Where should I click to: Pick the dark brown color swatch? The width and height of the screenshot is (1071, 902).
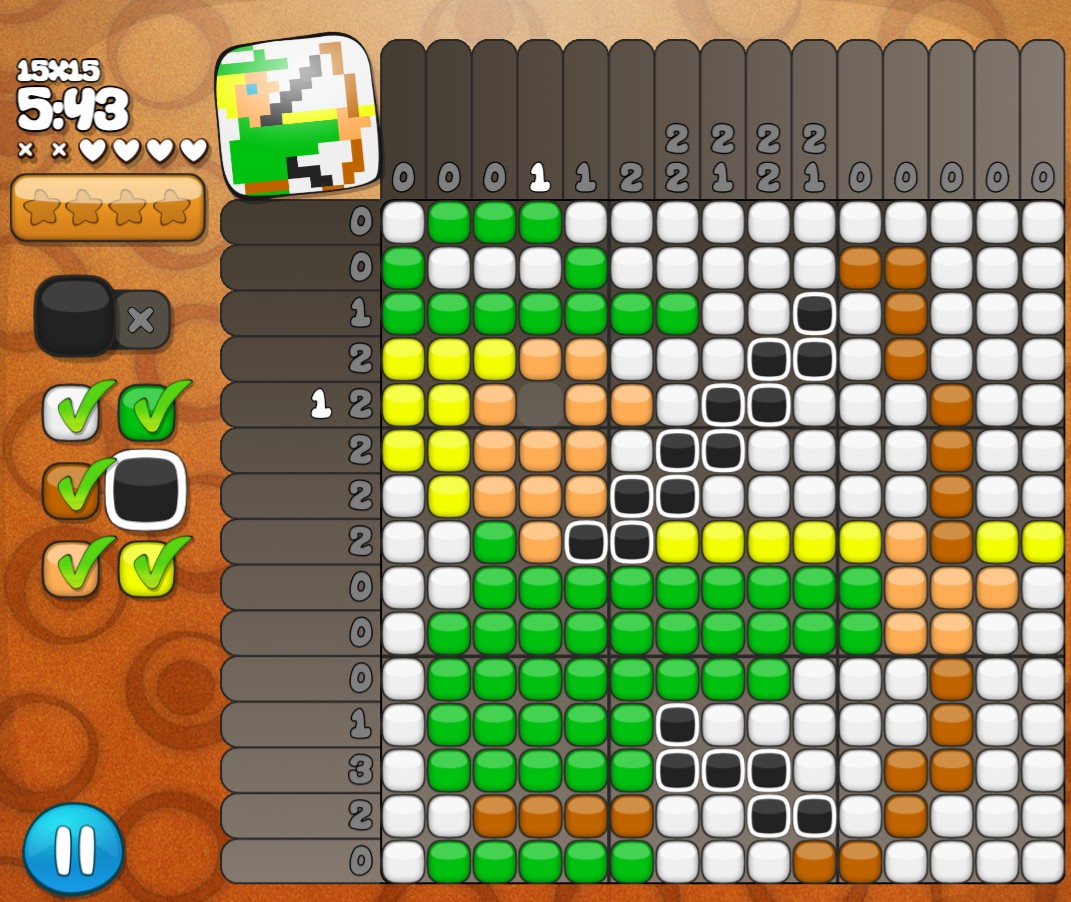point(71,490)
